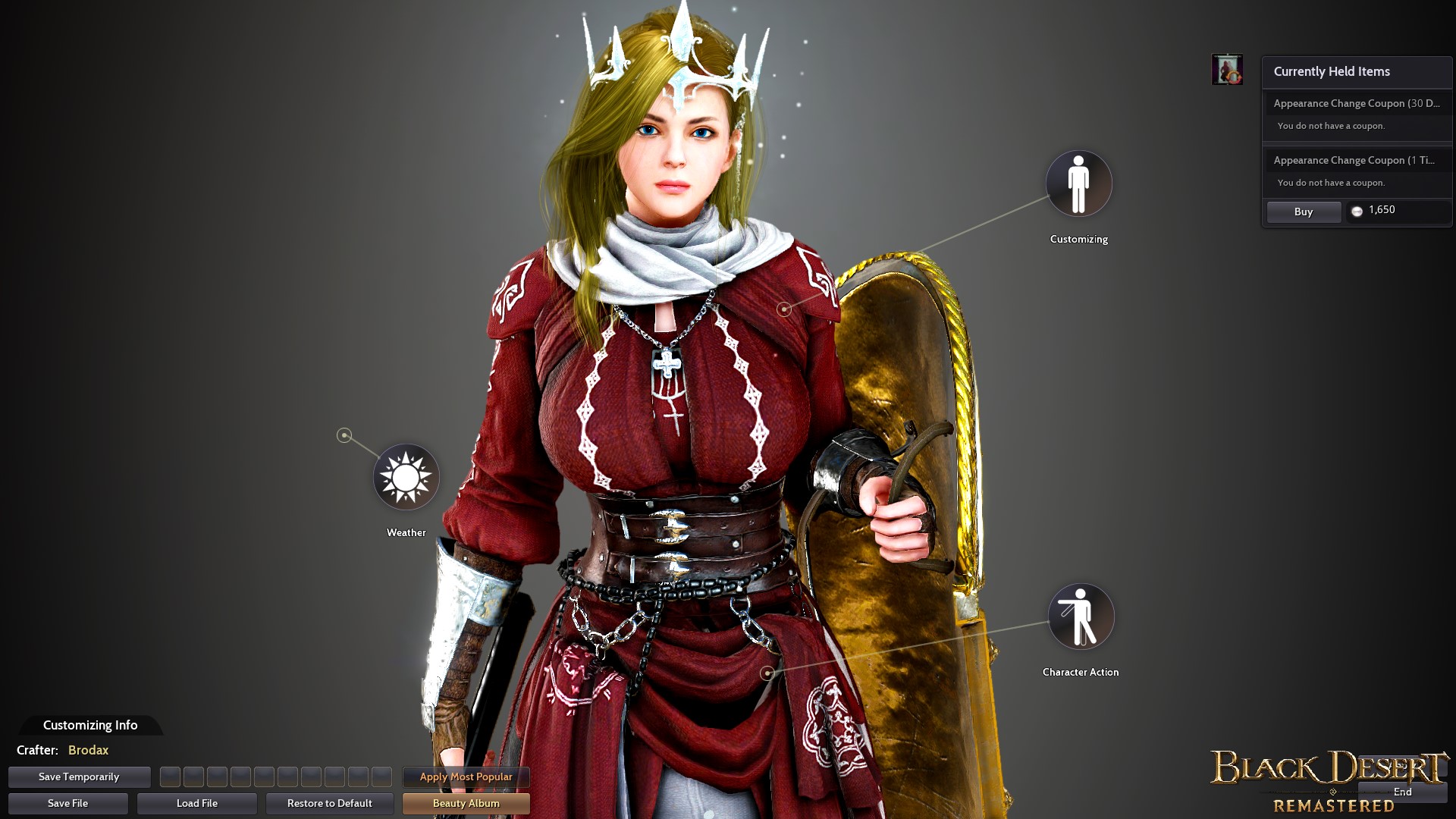The height and width of the screenshot is (819, 1456).
Task: Click the customization anchor point on the shoulder
Action: [x=786, y=308]
